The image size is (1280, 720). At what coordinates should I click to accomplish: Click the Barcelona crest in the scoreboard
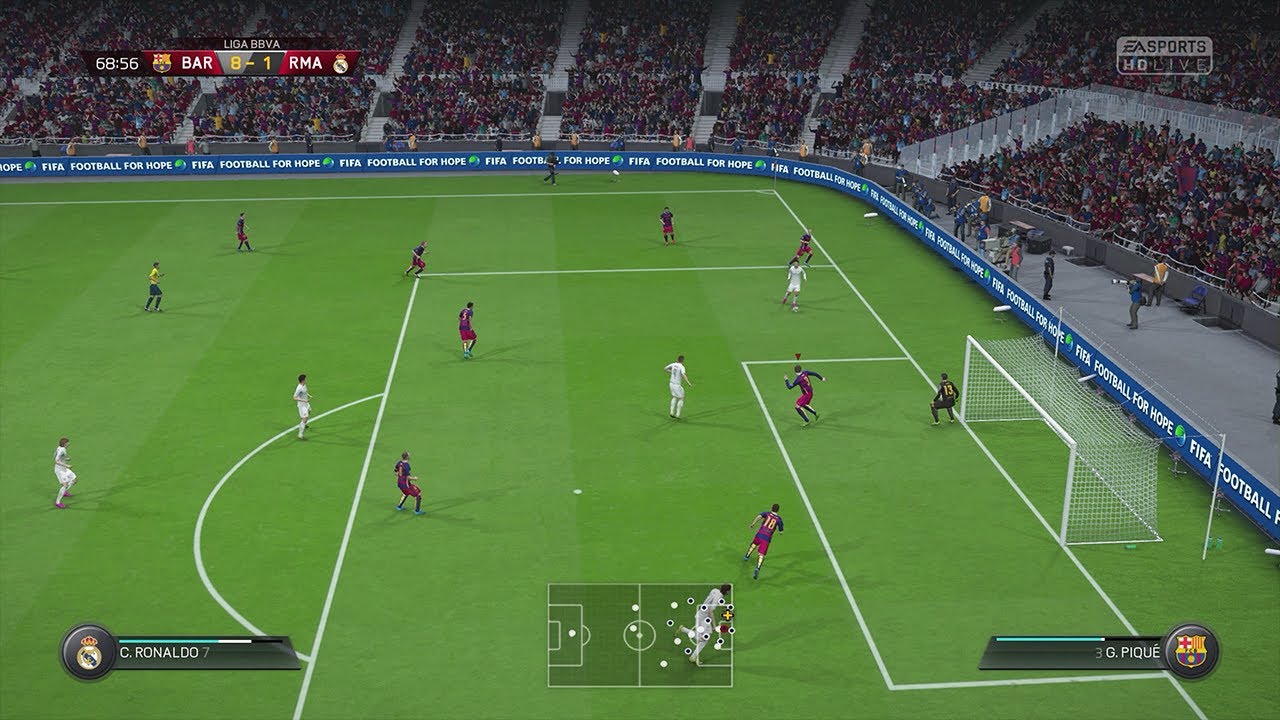(x=162, y=63)
